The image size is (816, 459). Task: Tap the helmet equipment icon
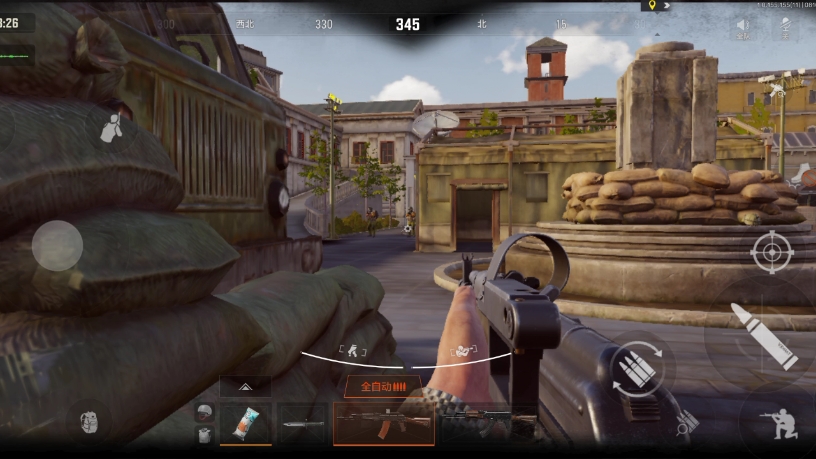[x=204, y=412]
